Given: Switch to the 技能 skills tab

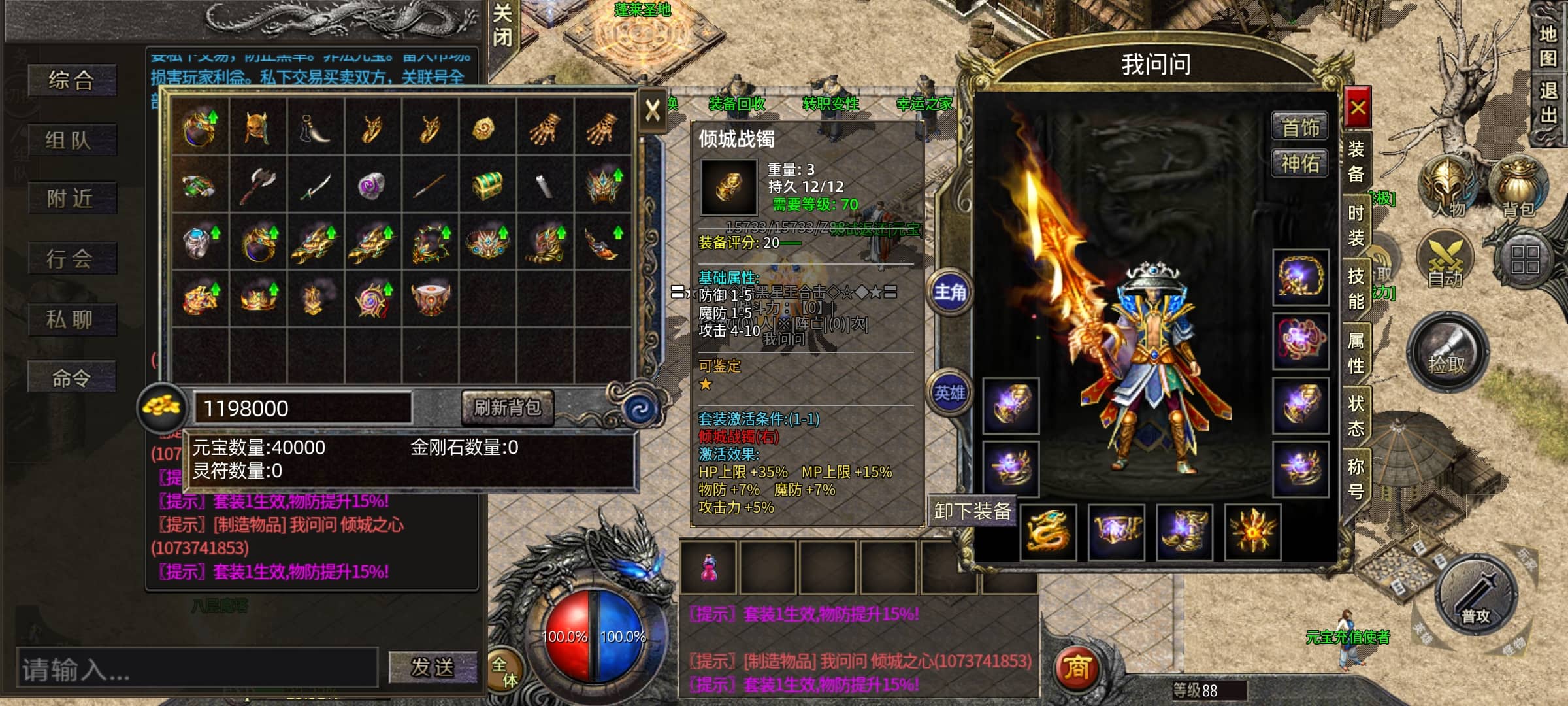Looking at the screenshot, I should coord(1356,289).
